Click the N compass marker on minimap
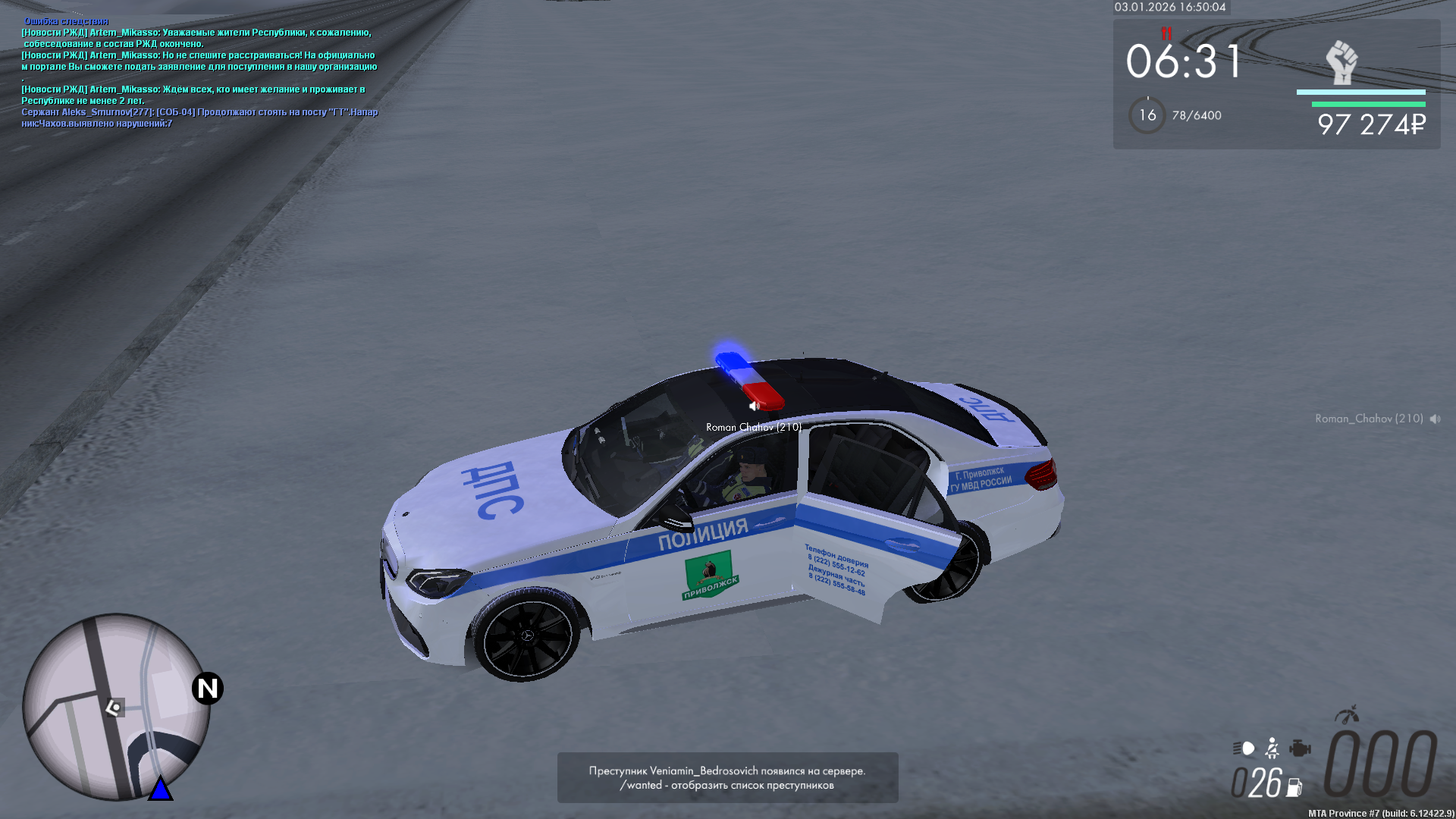Image resolution: width=1456 pixels, height=819 pixels. coord(207,689)
